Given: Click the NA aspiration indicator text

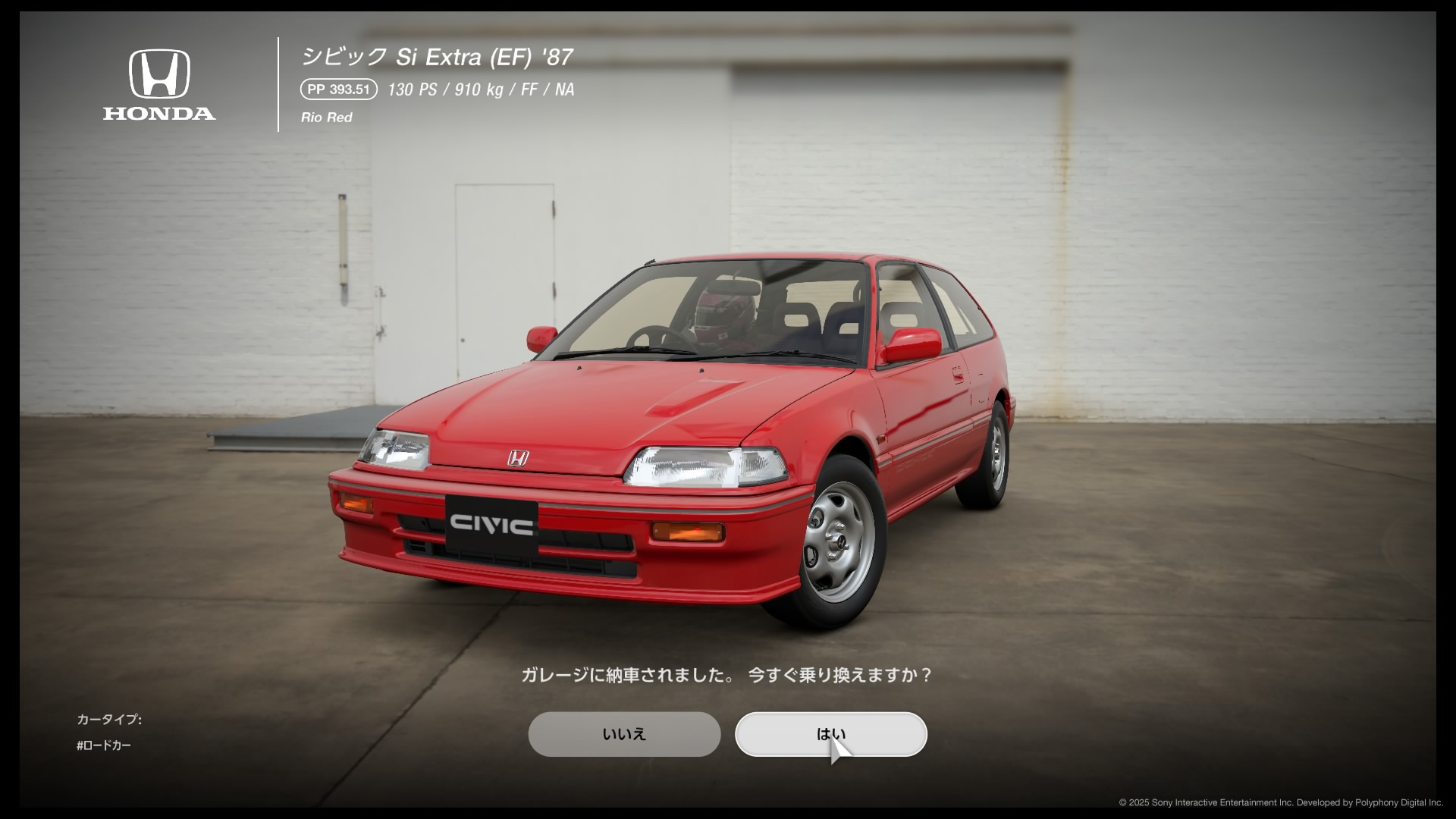Looking at the screenshot, I should (563, 89).
